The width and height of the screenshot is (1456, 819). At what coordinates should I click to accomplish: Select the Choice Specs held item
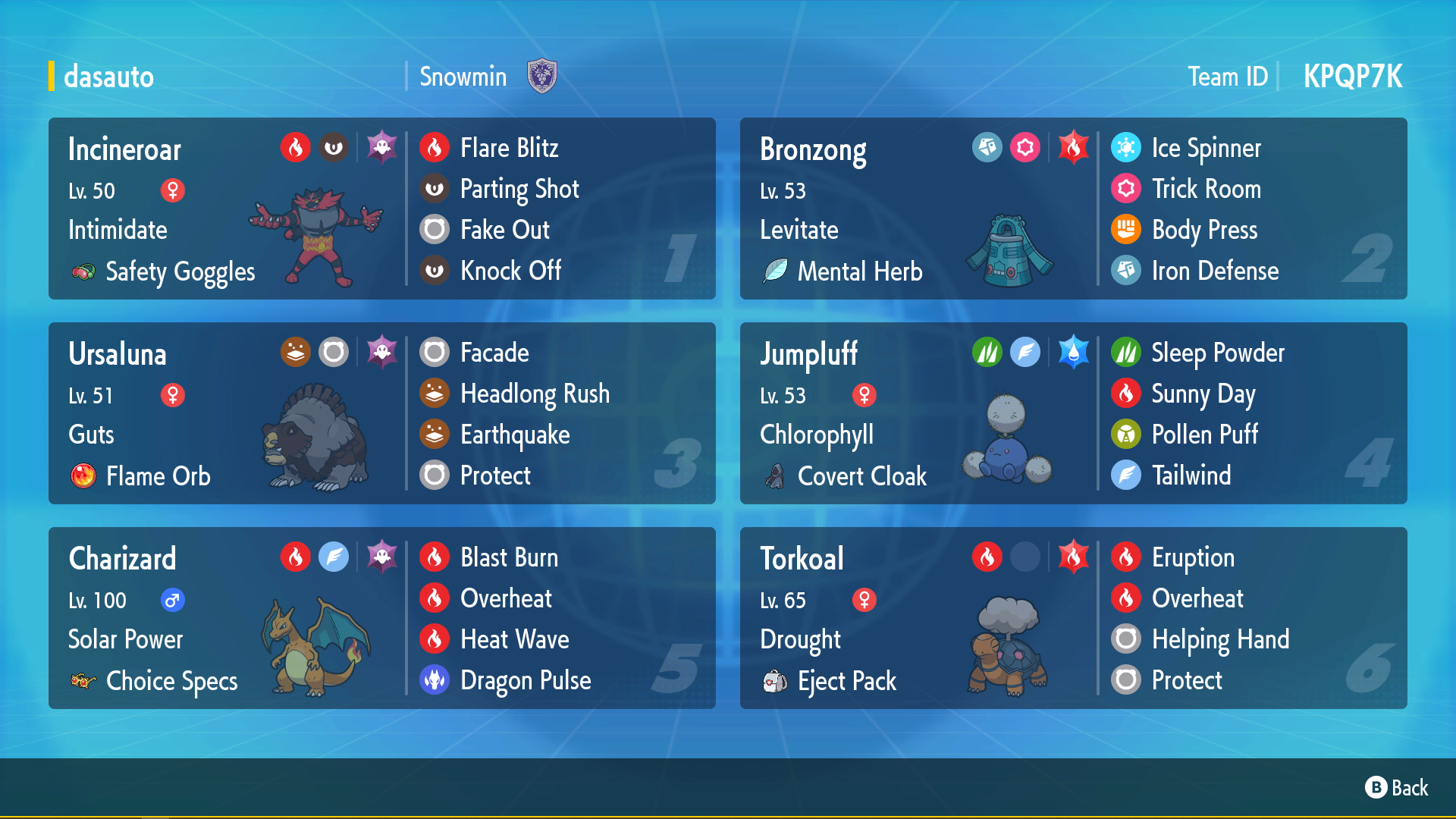click(171, 681)
